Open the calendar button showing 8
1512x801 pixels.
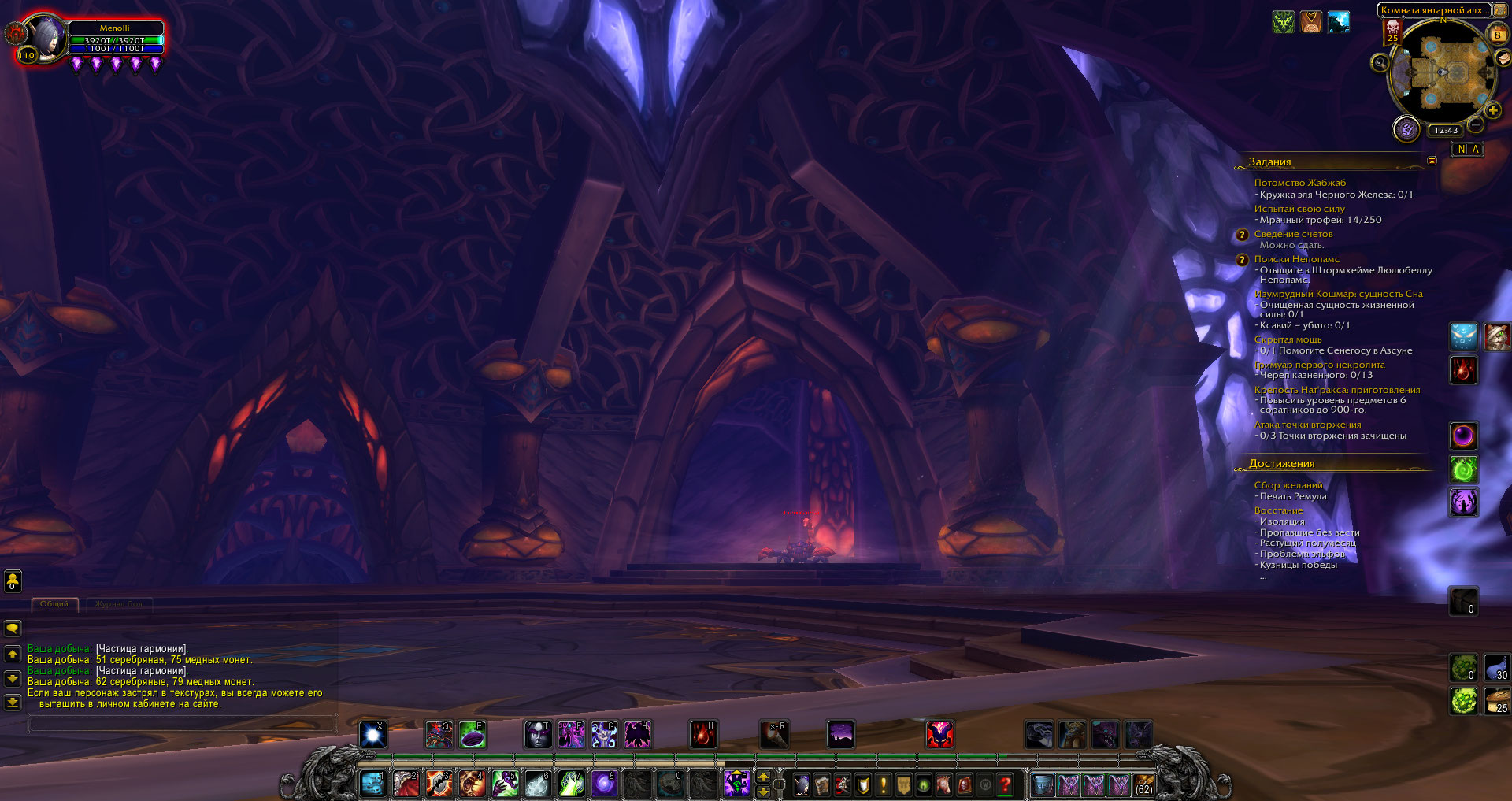[1497, 35]
